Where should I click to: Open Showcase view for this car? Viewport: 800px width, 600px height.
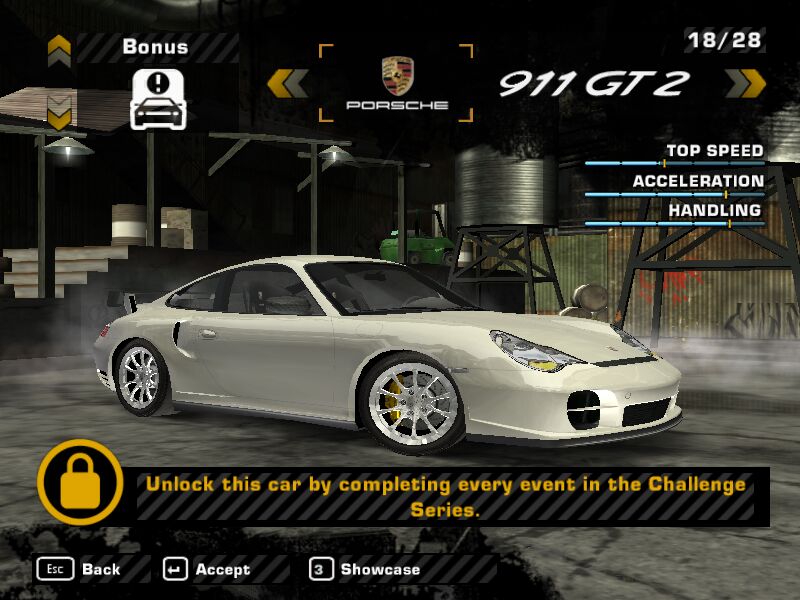tap(365, 569)
